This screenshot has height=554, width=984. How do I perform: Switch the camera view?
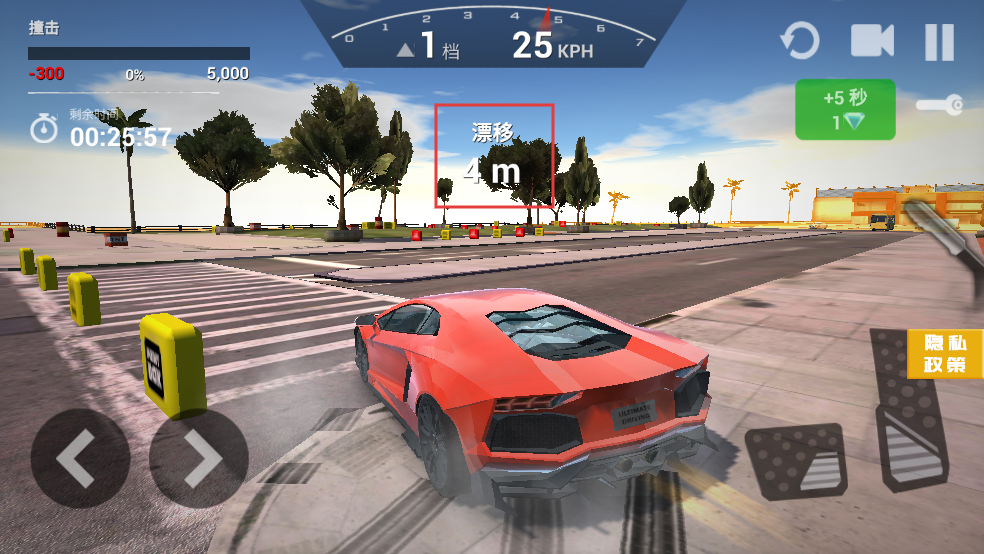click(871, 42)
